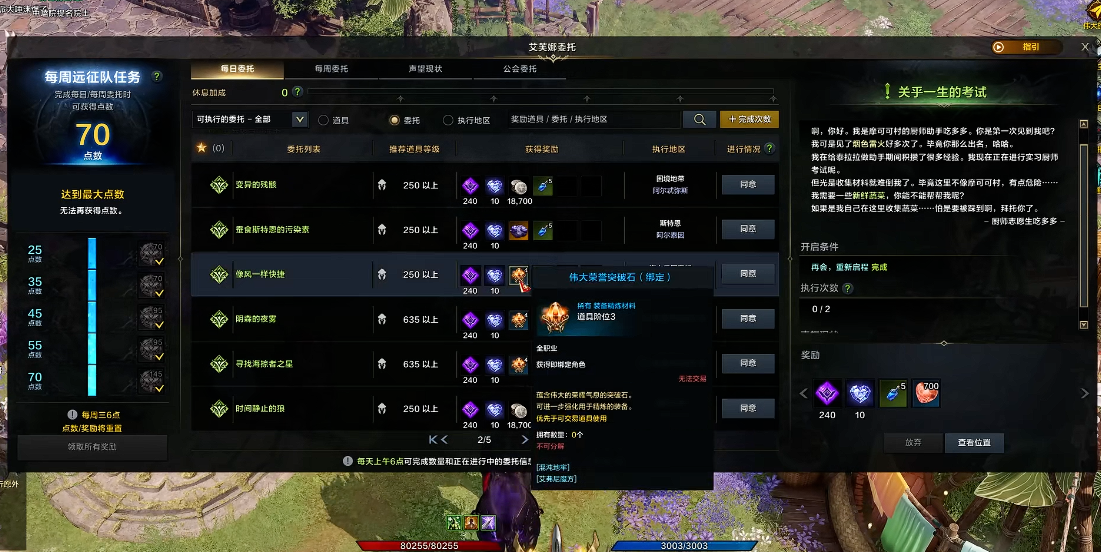Viewport: 1101px width, 552px height.
Task: Accept the 阴森的夜雾 commission
Action: tap(748, 319)
